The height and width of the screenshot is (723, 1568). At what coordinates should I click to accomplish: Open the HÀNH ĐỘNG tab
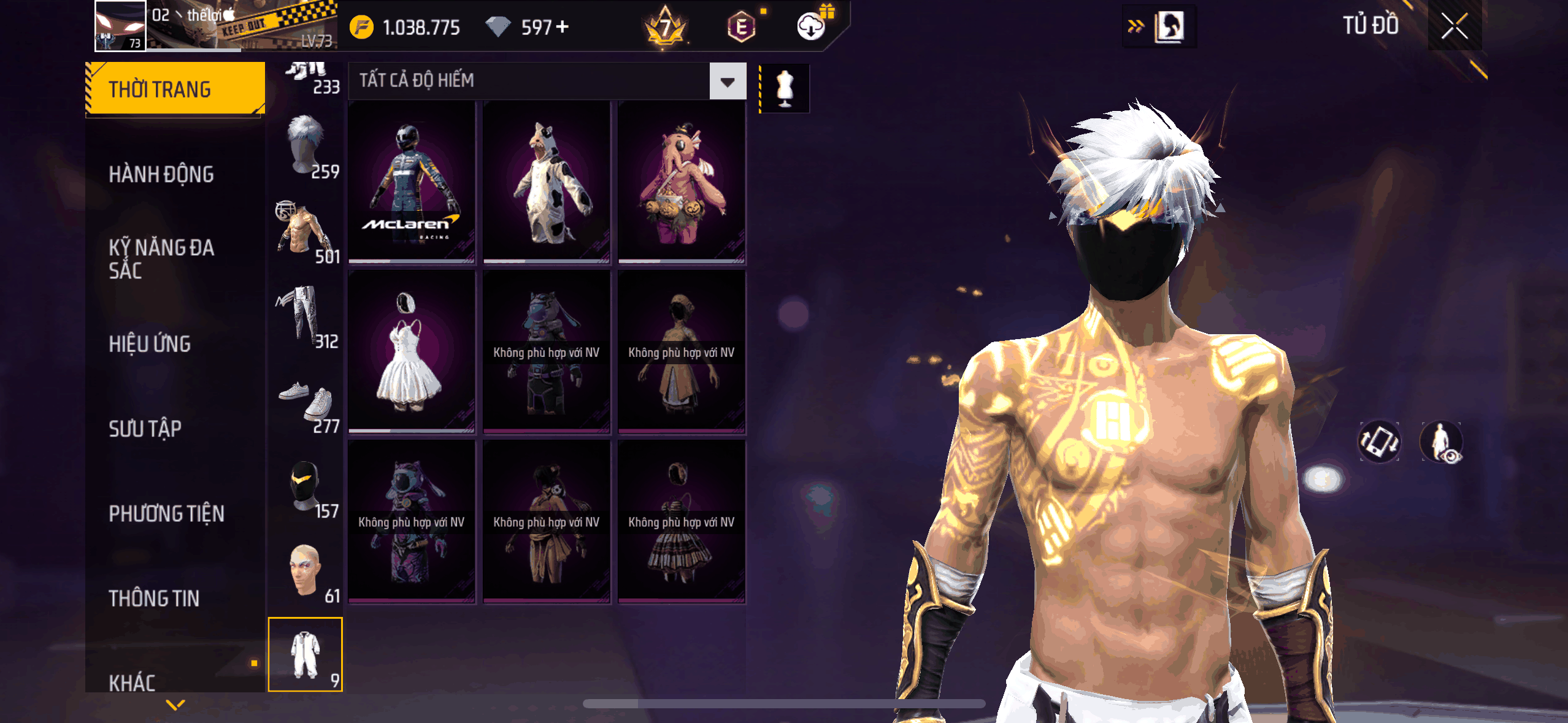161,175
